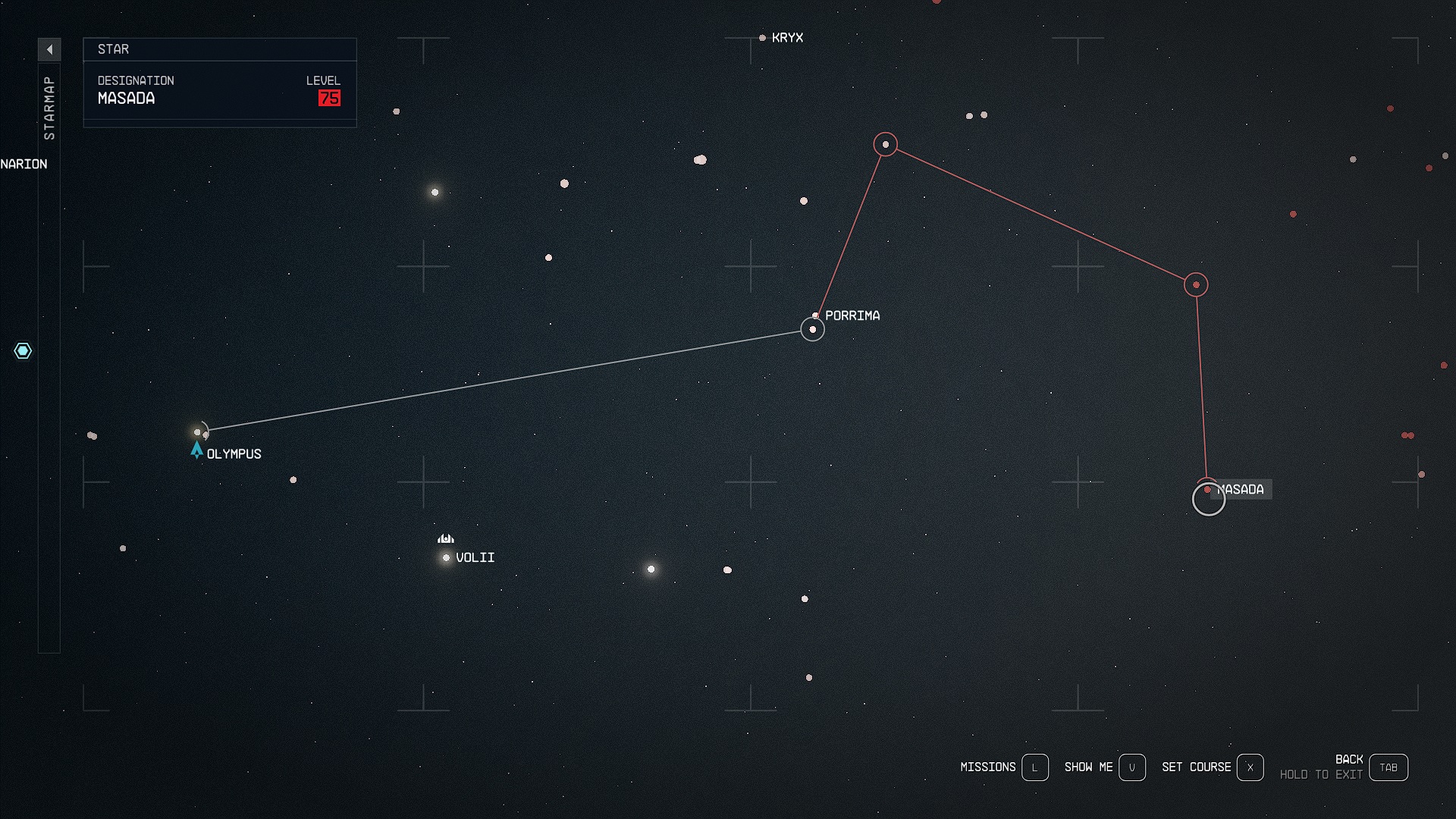Click the Porrima star system

pos(811,329)
